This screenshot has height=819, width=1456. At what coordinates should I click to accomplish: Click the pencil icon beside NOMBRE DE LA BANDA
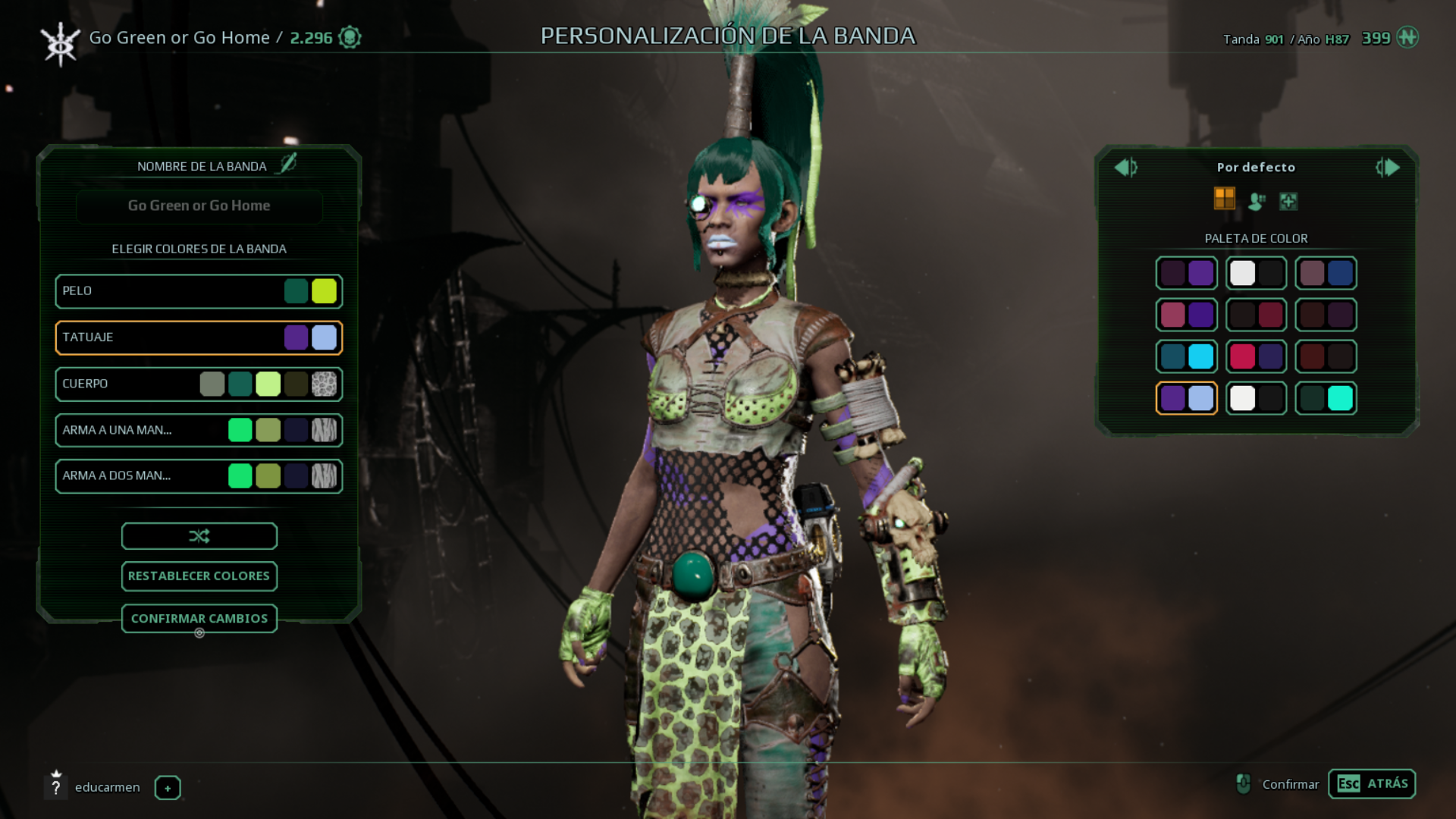[288, 163]
